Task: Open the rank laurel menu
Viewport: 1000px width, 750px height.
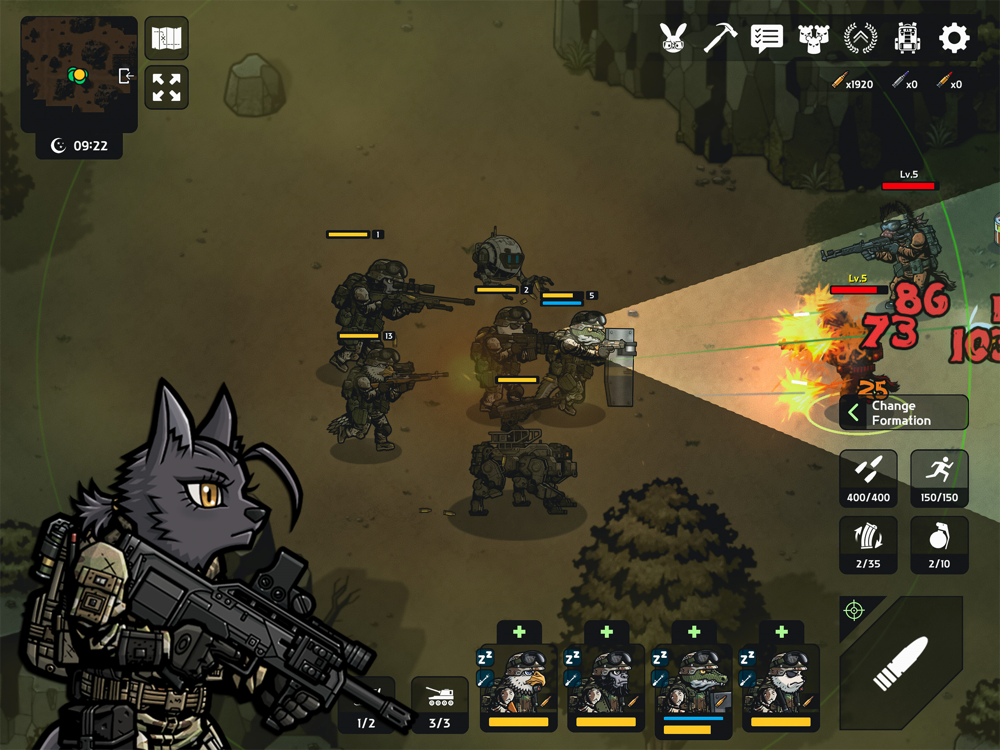Action: pos(860,39)
